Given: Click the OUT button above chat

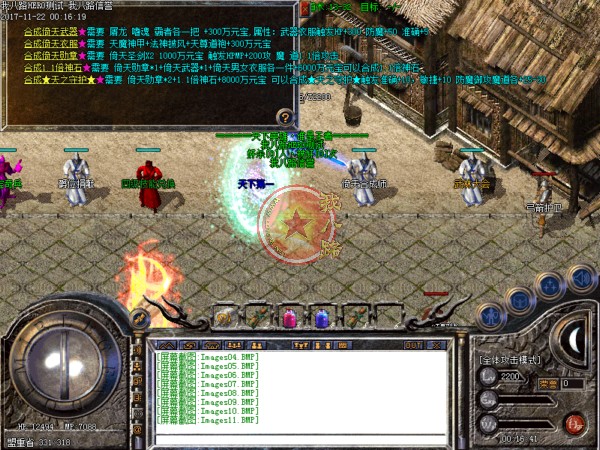Looking at the screenshot, I should 411,344.
